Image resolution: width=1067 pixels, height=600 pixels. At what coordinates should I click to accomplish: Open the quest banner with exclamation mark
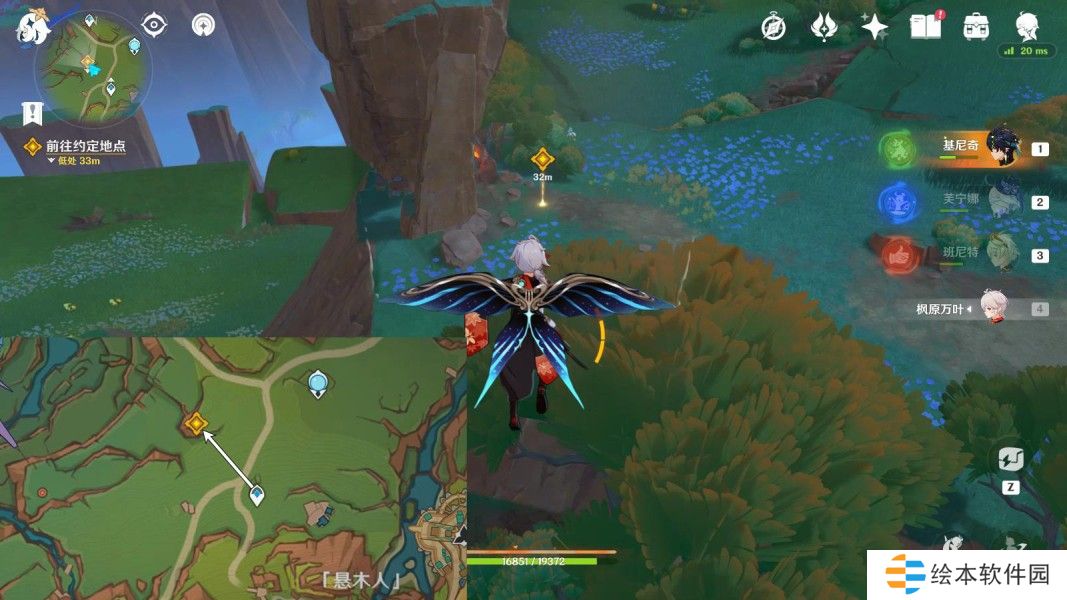(32, 112)
